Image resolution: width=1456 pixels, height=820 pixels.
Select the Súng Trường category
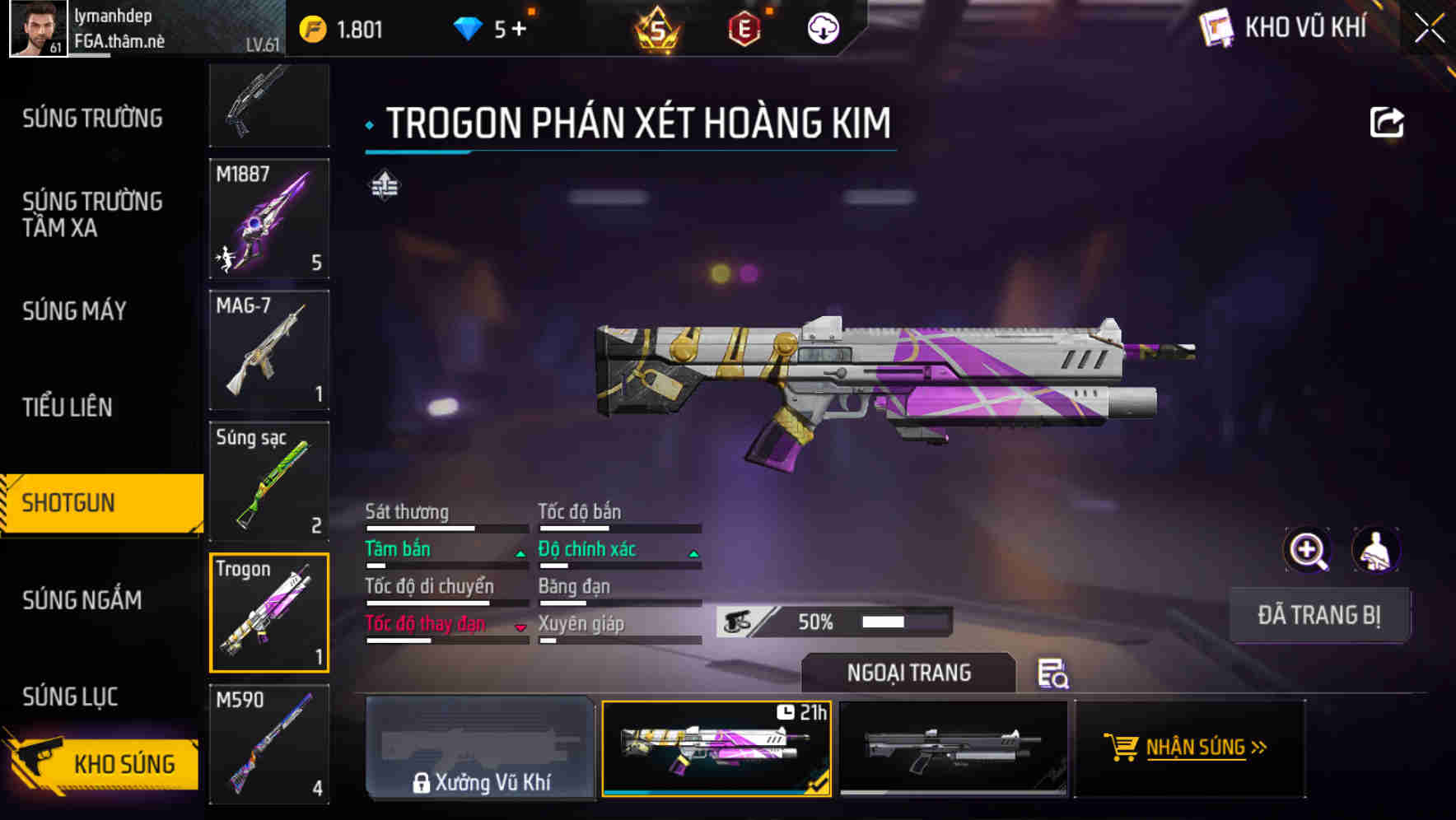pos(92,119)
